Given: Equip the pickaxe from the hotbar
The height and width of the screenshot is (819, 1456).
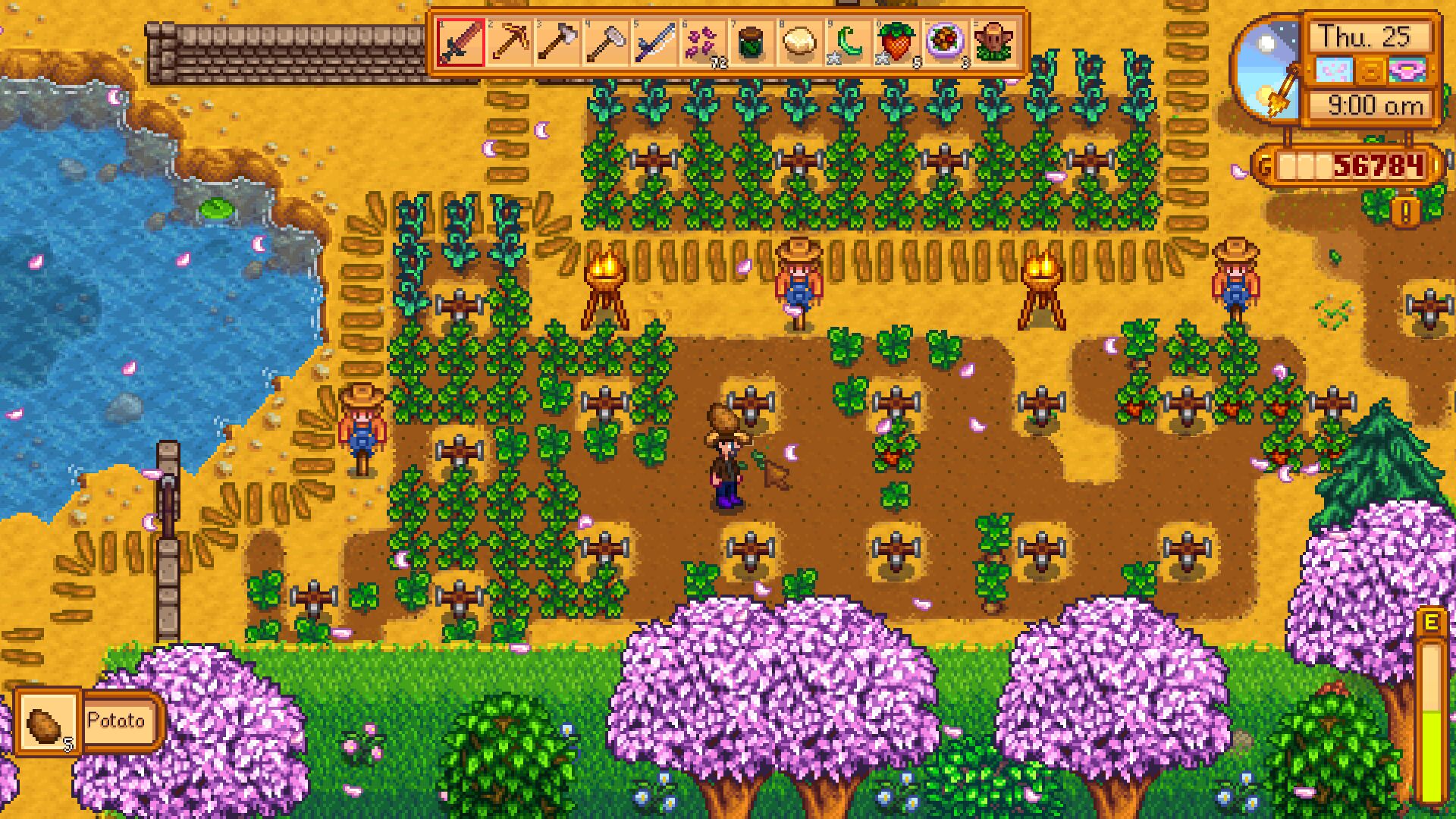Looking at the screenshot, I should click(x=510, y=42).
